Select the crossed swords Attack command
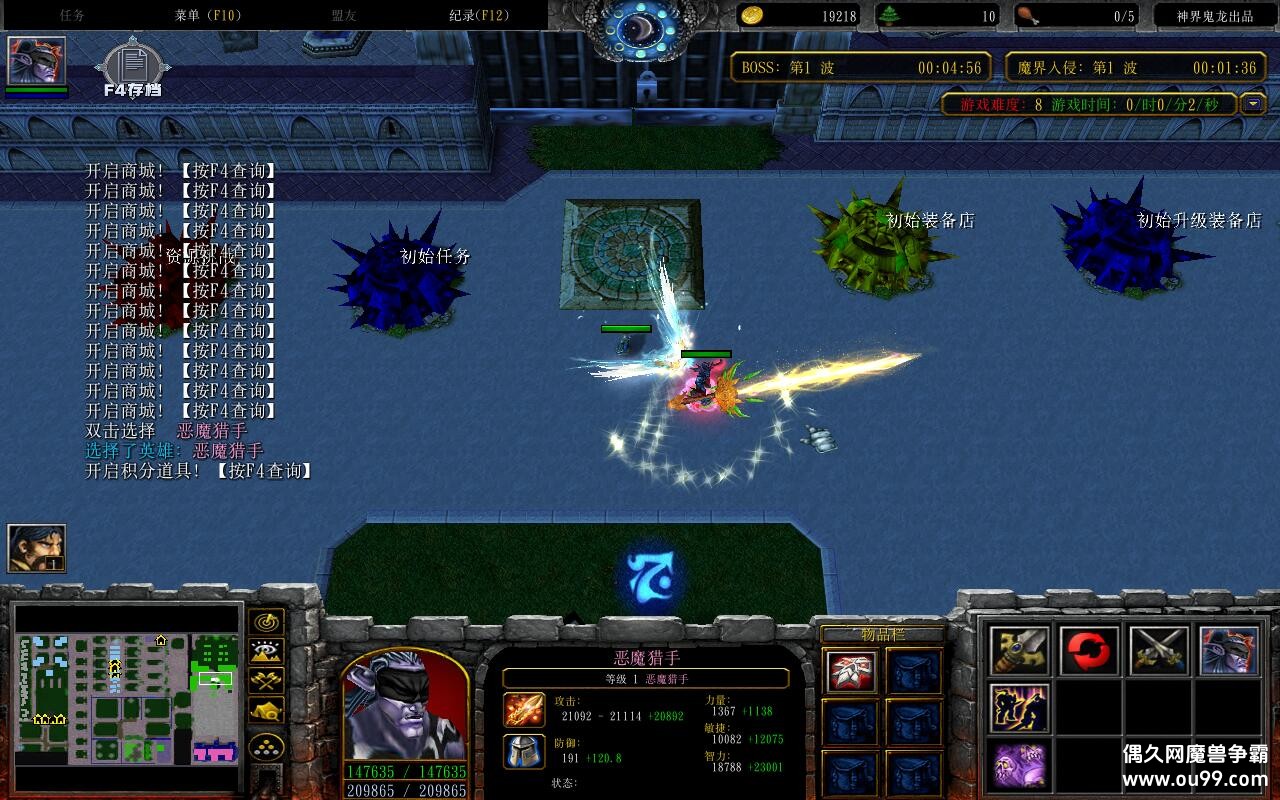The image size is (1280, 800). (1159, 651)
